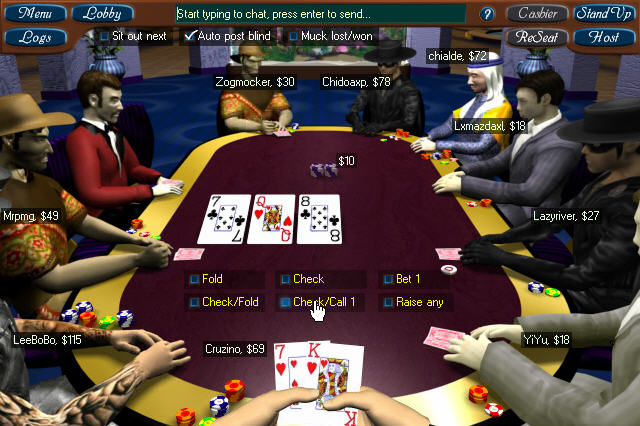Open help with the question mark icon
640x426 pixels.
point(488,14)
